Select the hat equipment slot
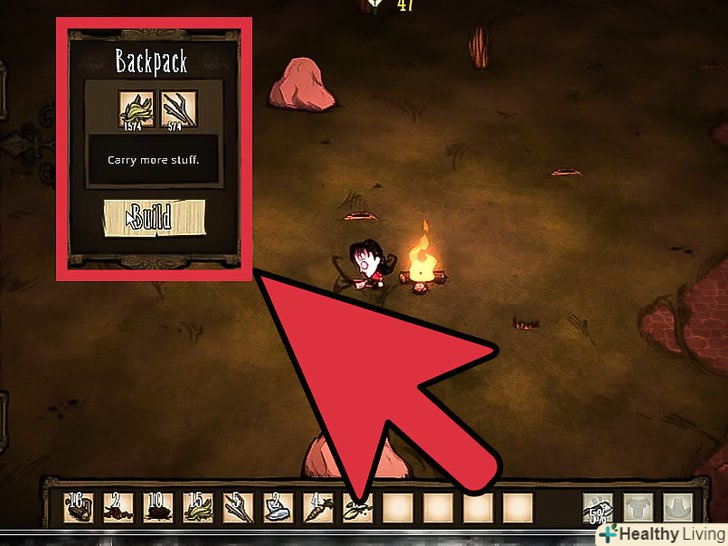 pyautogui.click(x=680, y=510)
